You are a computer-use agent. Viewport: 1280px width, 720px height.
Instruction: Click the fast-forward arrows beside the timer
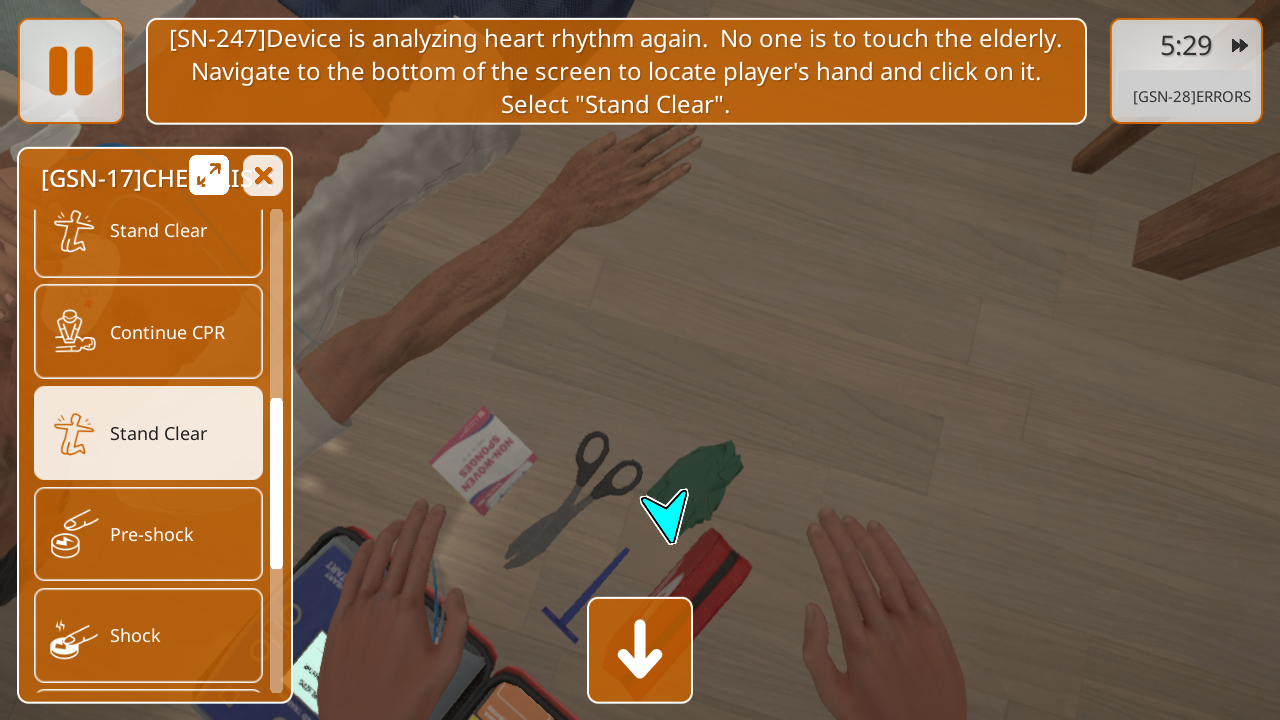click(x=1239, y=46)
